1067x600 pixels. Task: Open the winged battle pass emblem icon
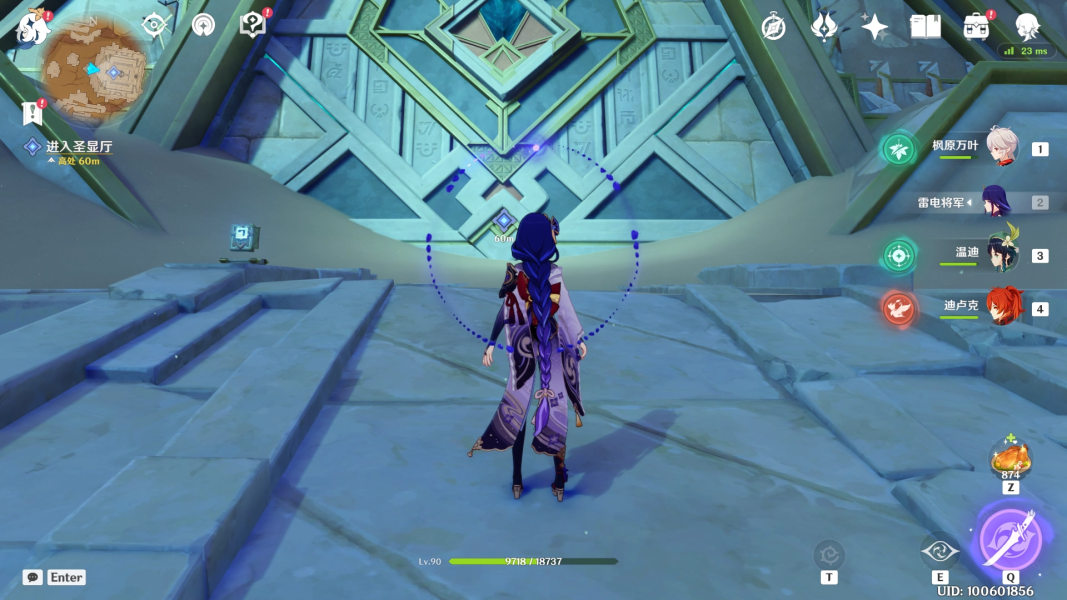point(824,27)
